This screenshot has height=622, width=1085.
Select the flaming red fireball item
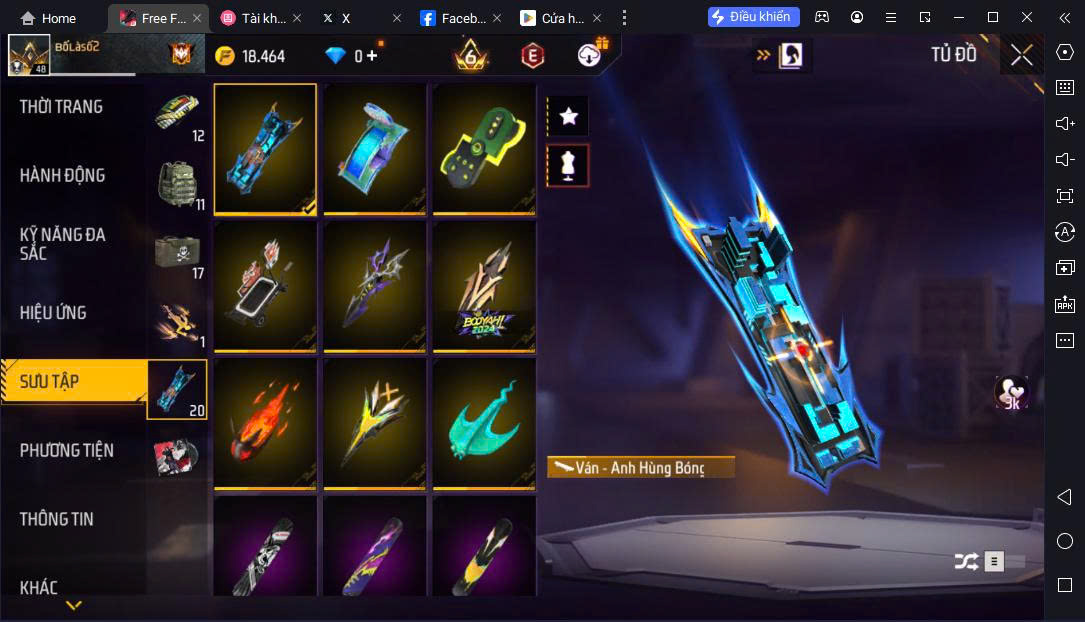point(265,424)
